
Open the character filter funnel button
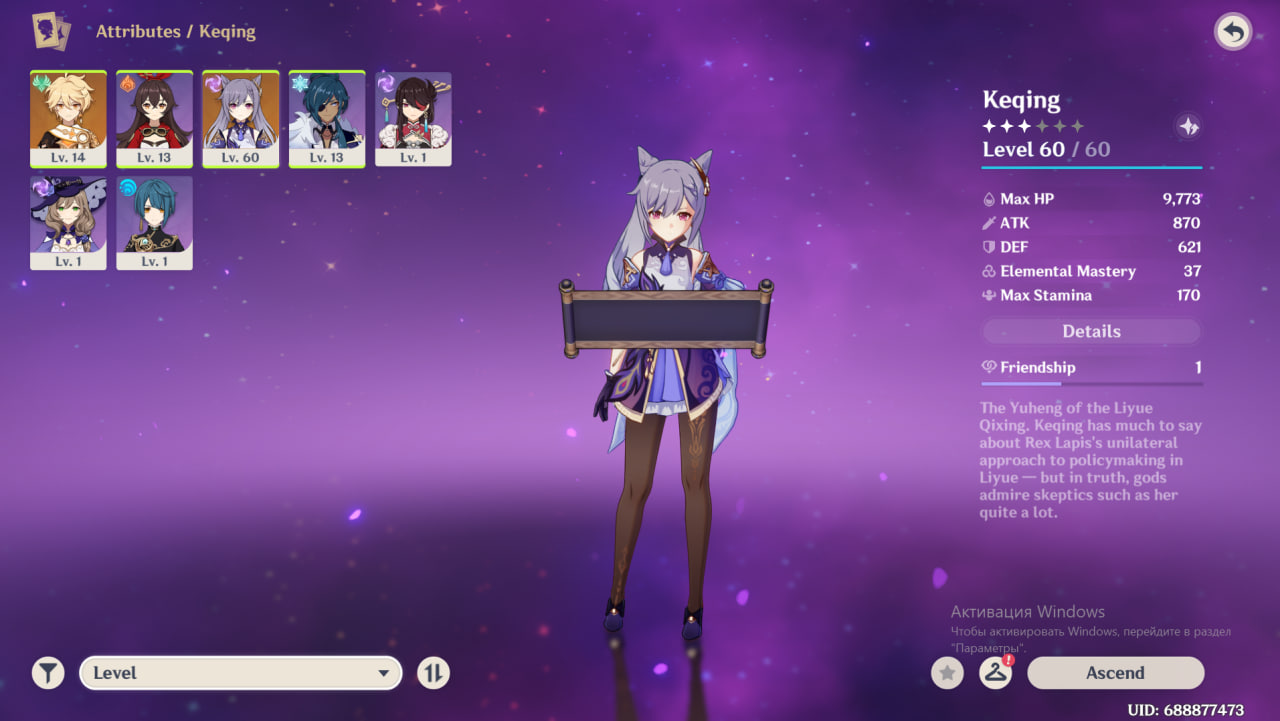47,673
